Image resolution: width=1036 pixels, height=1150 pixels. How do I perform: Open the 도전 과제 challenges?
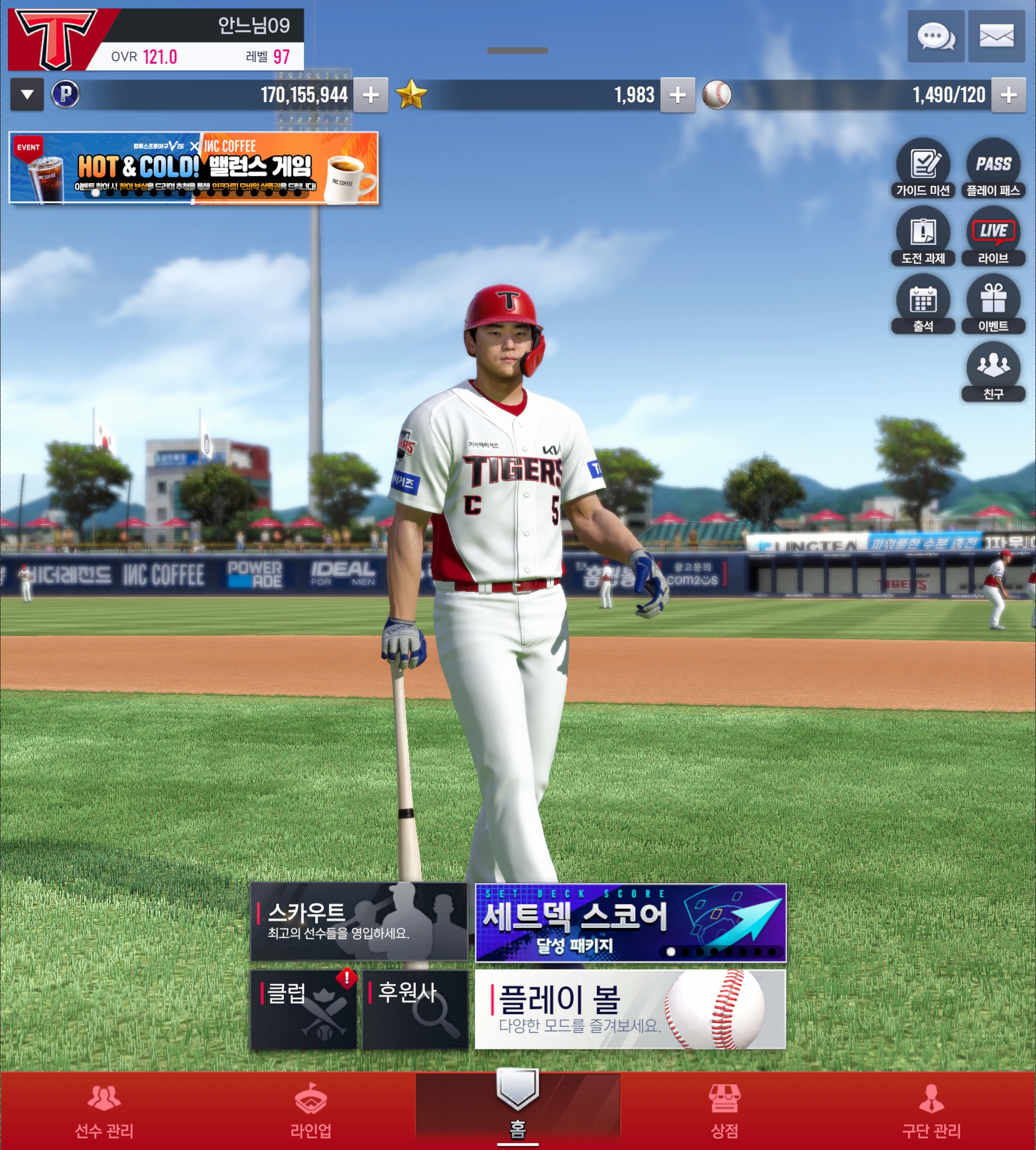click(923, 236)
